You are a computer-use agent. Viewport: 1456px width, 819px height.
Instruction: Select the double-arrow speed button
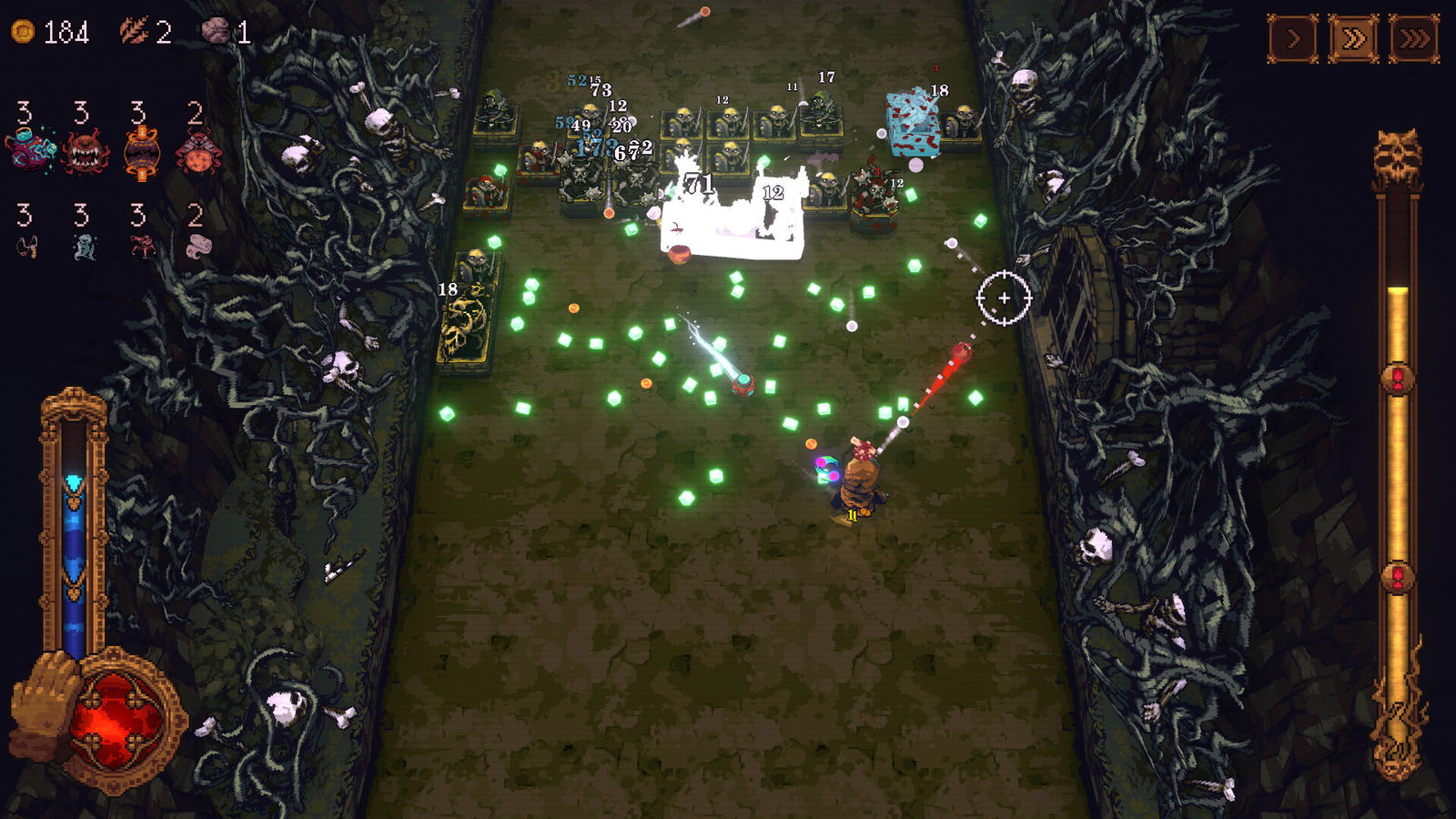(1353, 39)
